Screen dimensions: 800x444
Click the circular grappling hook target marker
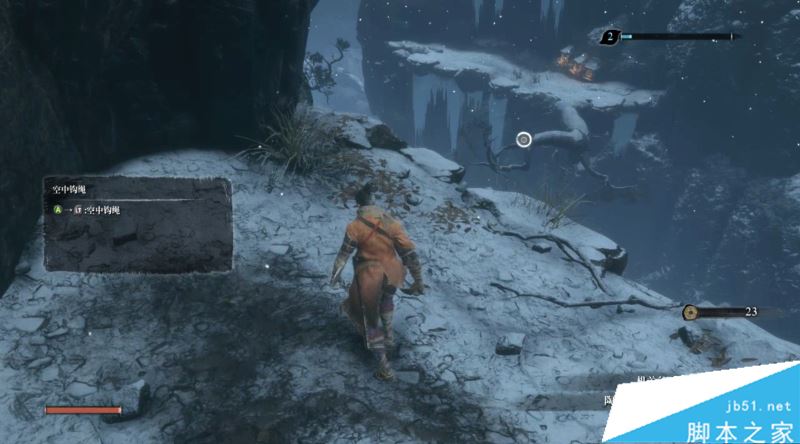pos(525,140)
